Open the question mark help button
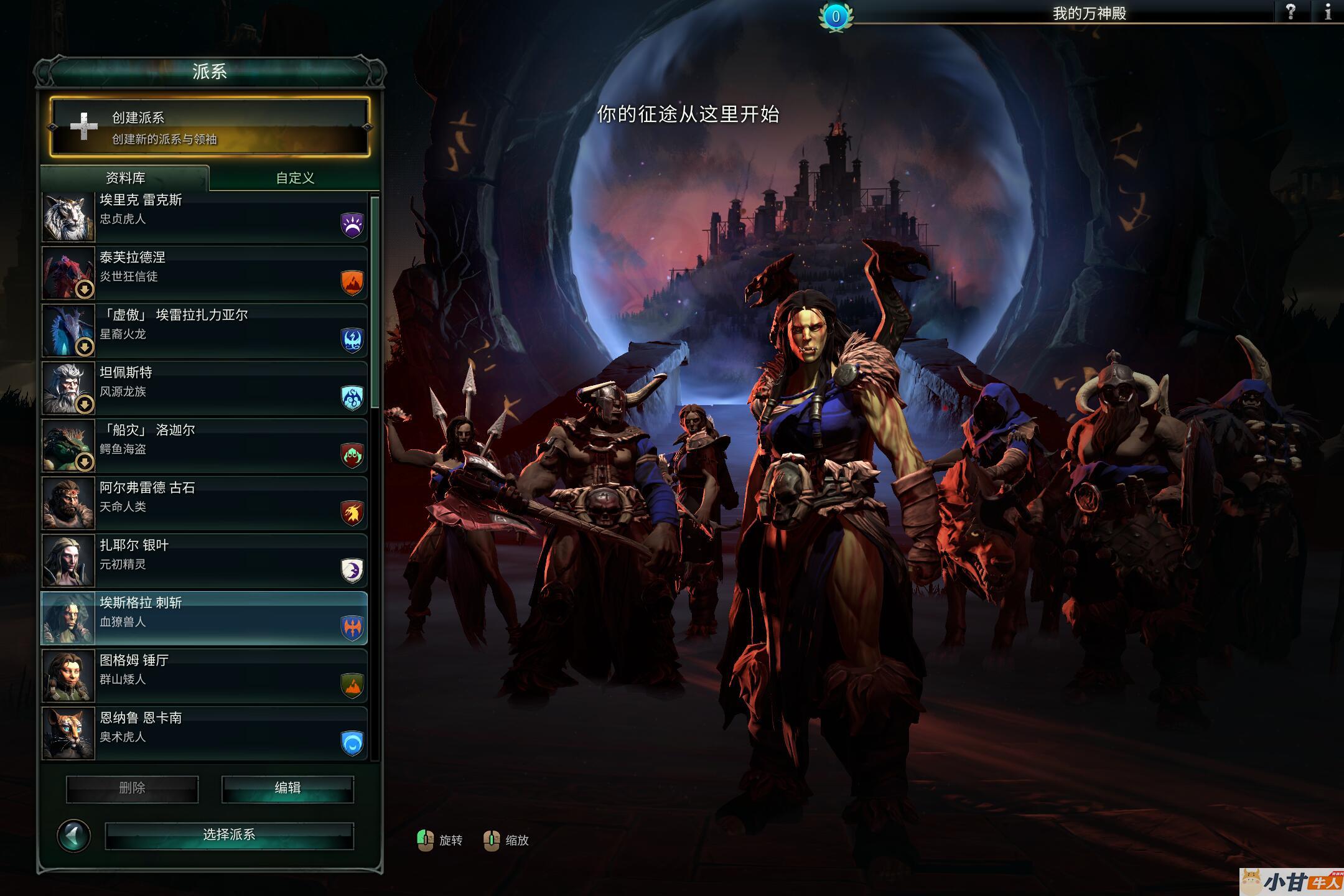This screenshot has height=896, width=1344. (x=1290, y=12)
